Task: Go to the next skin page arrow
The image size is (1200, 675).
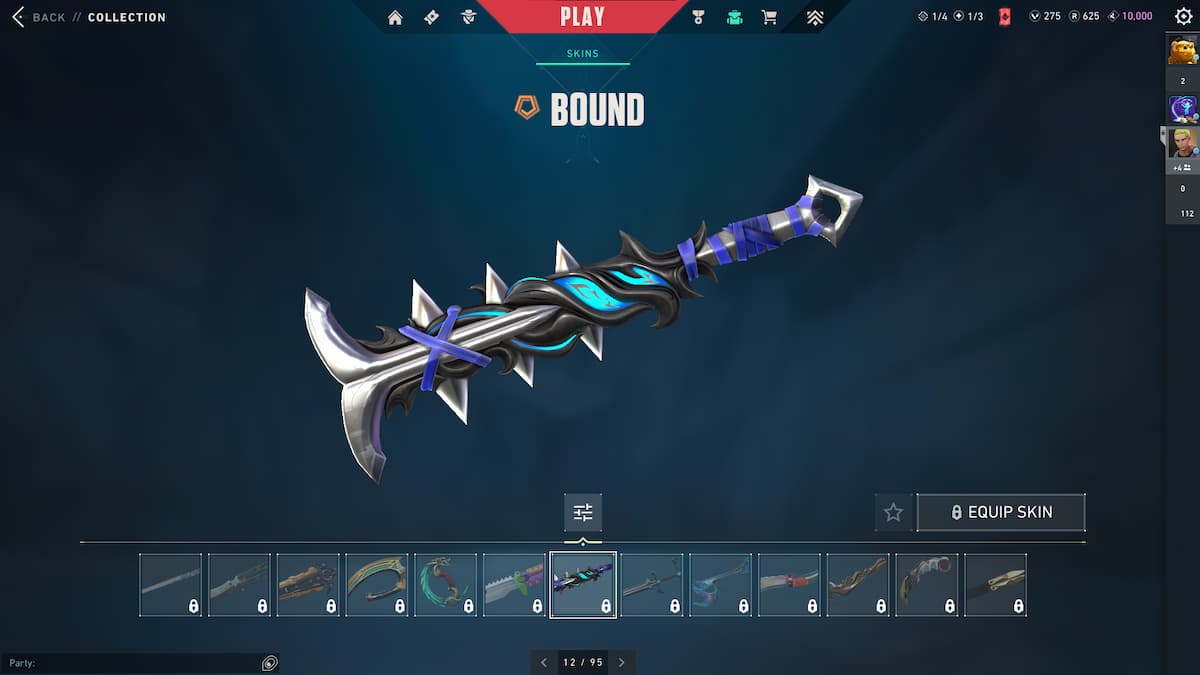Action: click(621, 662)
